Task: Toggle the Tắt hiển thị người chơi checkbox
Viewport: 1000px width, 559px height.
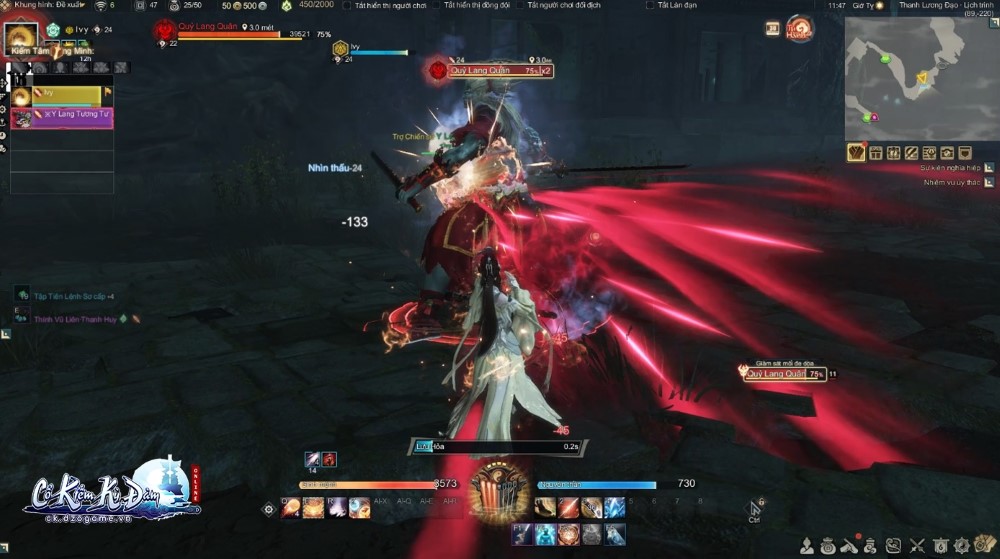Action: click(346, 6)
